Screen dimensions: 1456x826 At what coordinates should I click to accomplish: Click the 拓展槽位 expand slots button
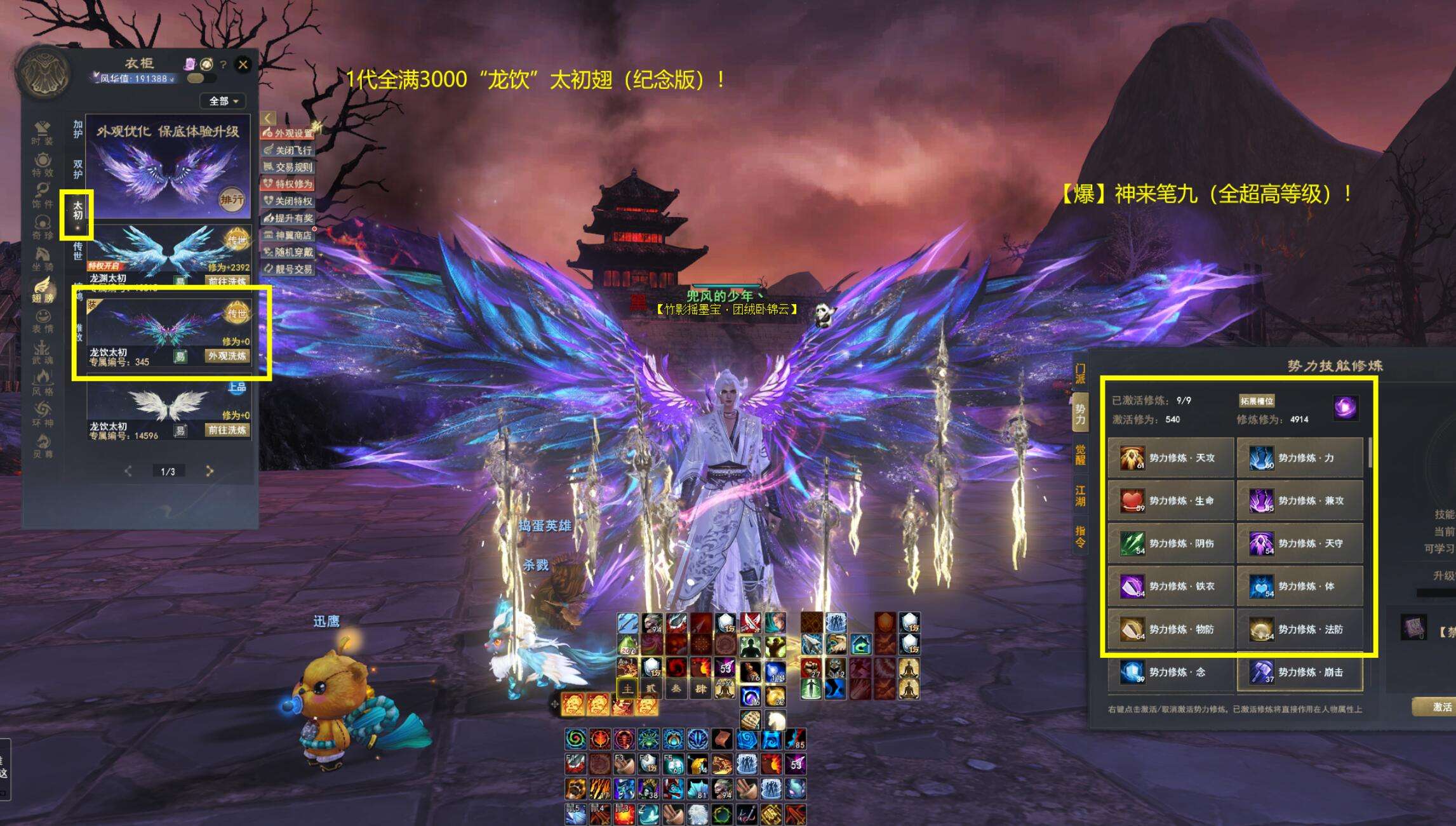(1257, 401)
